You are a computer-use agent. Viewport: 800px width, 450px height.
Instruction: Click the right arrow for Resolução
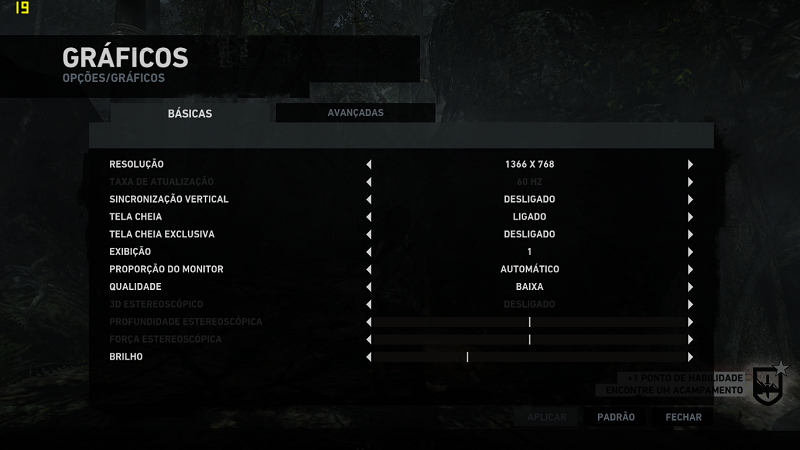[690, 164]
